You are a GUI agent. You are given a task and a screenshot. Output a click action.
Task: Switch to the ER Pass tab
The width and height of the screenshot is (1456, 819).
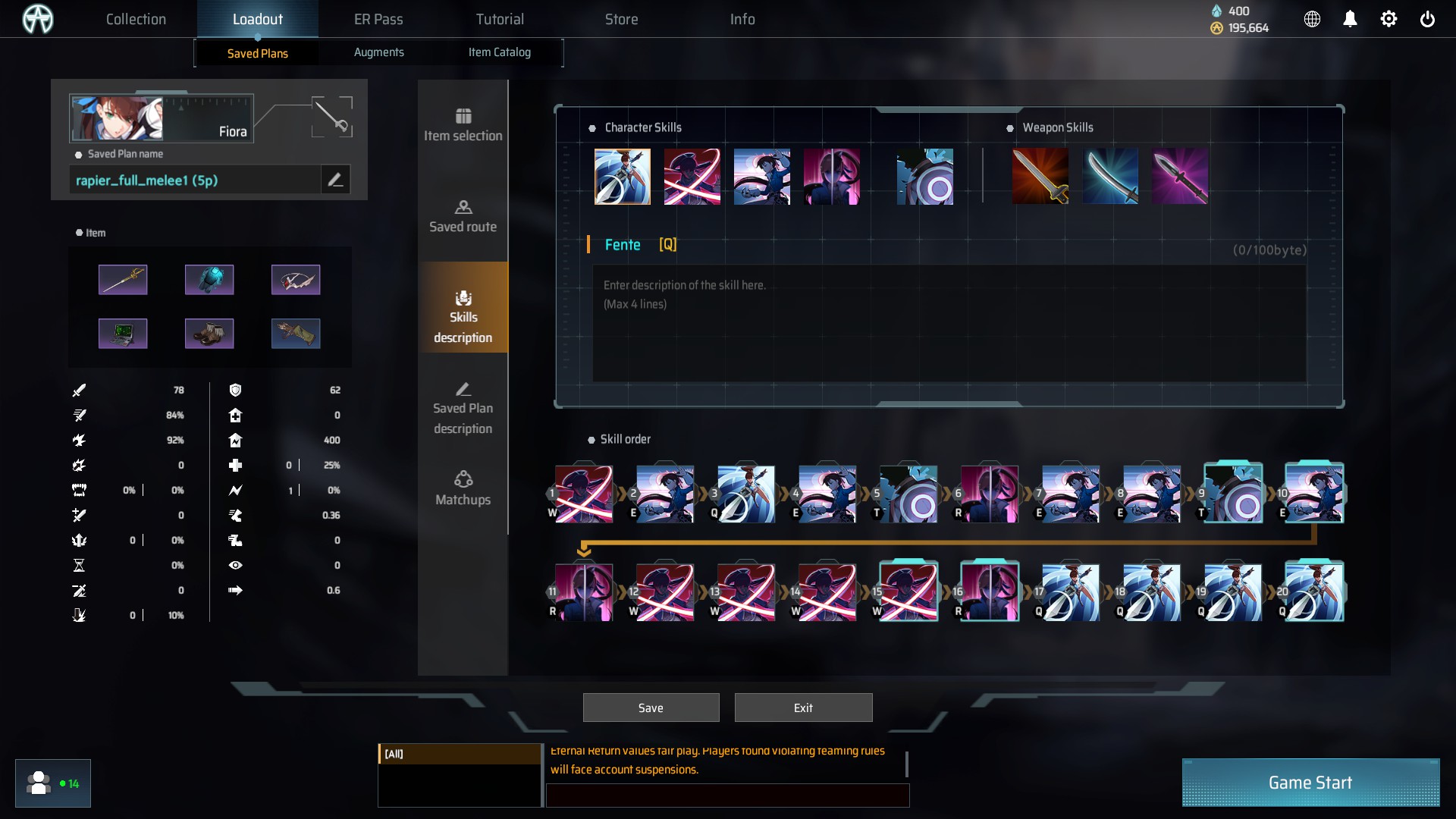(x=378, y=19)
